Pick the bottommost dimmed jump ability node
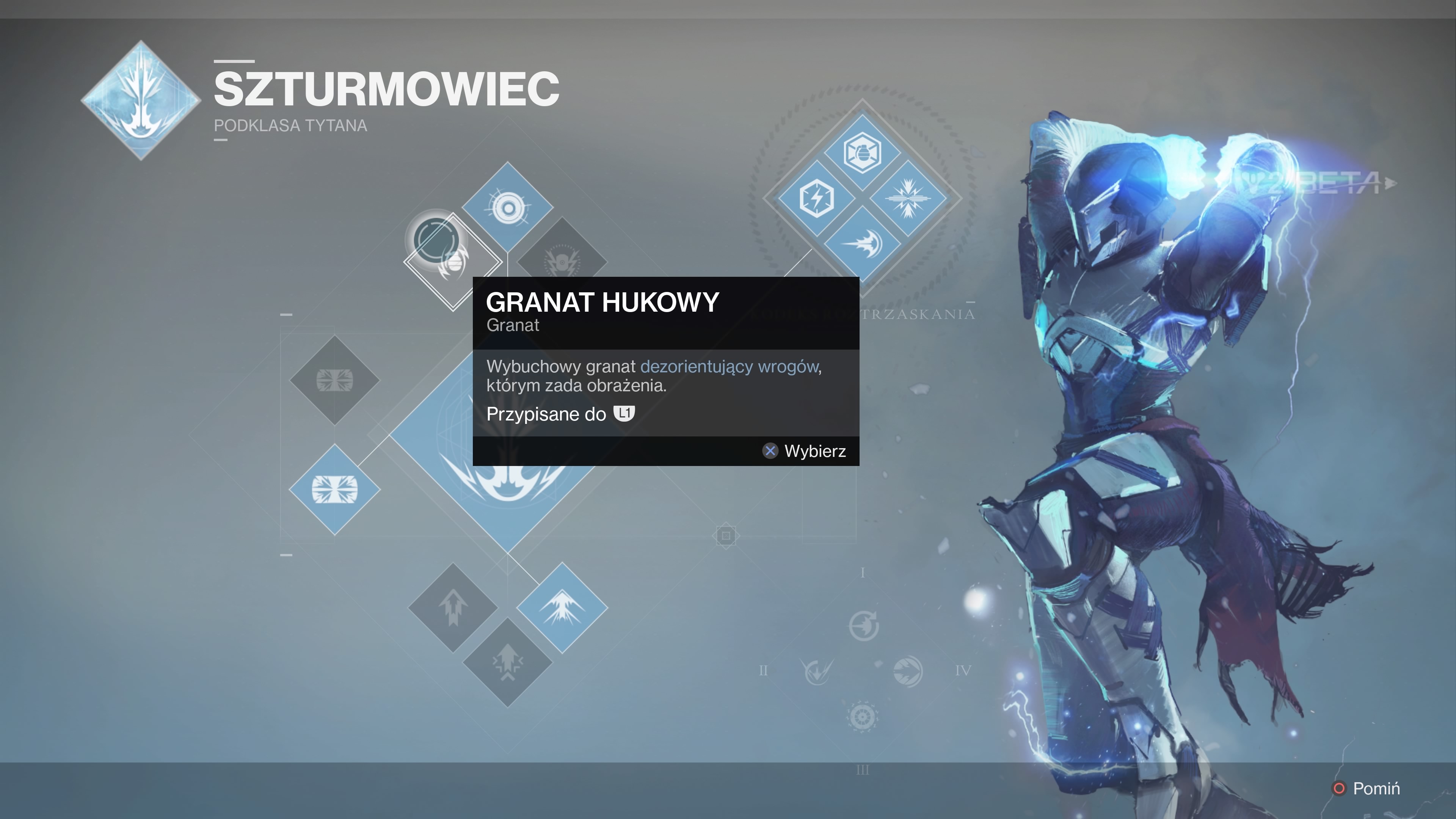The height and width of the screenshot is (819, 1456). coord(508,662)
